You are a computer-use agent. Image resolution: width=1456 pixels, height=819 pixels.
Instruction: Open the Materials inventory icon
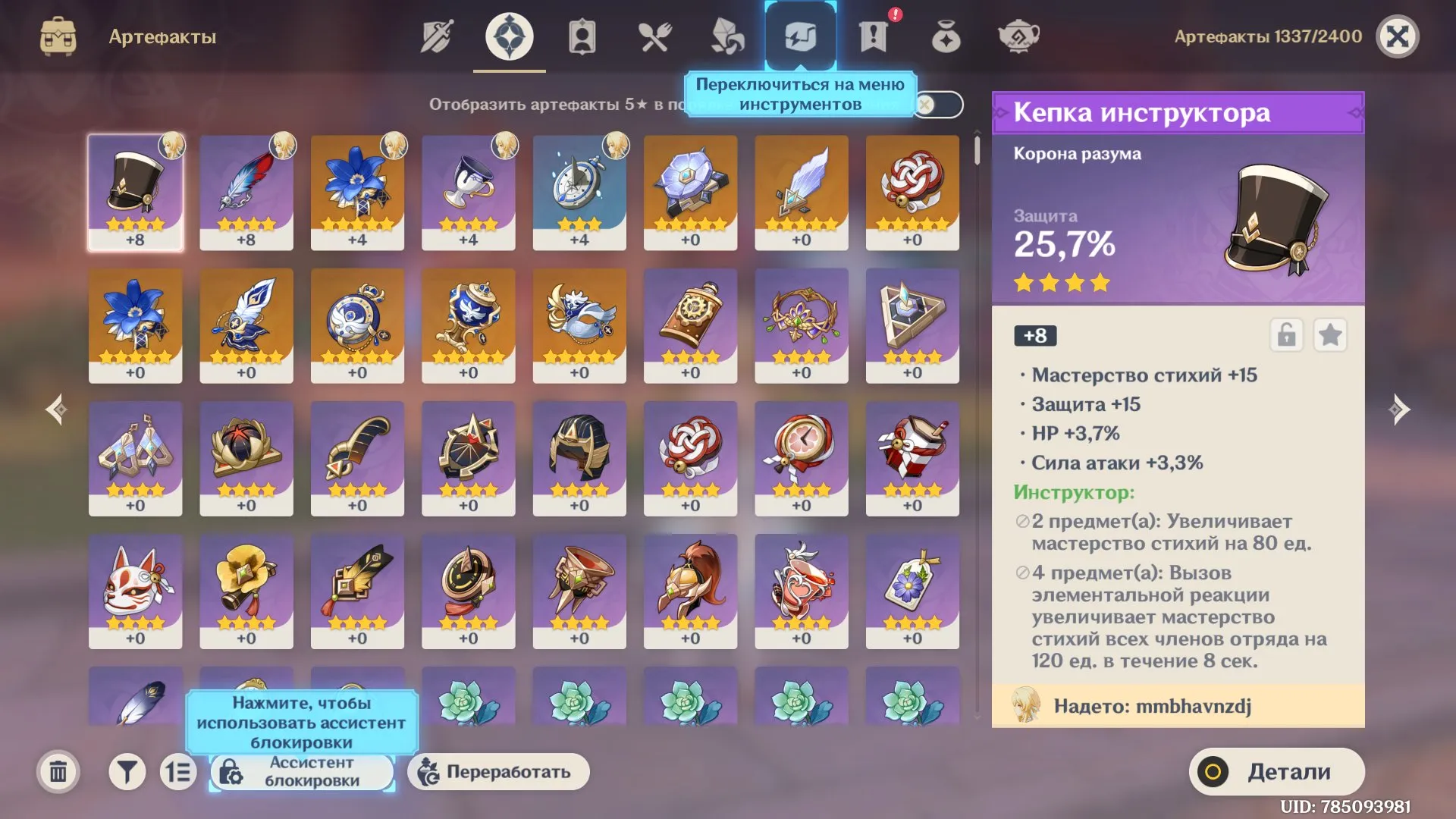tap(727, 35)
